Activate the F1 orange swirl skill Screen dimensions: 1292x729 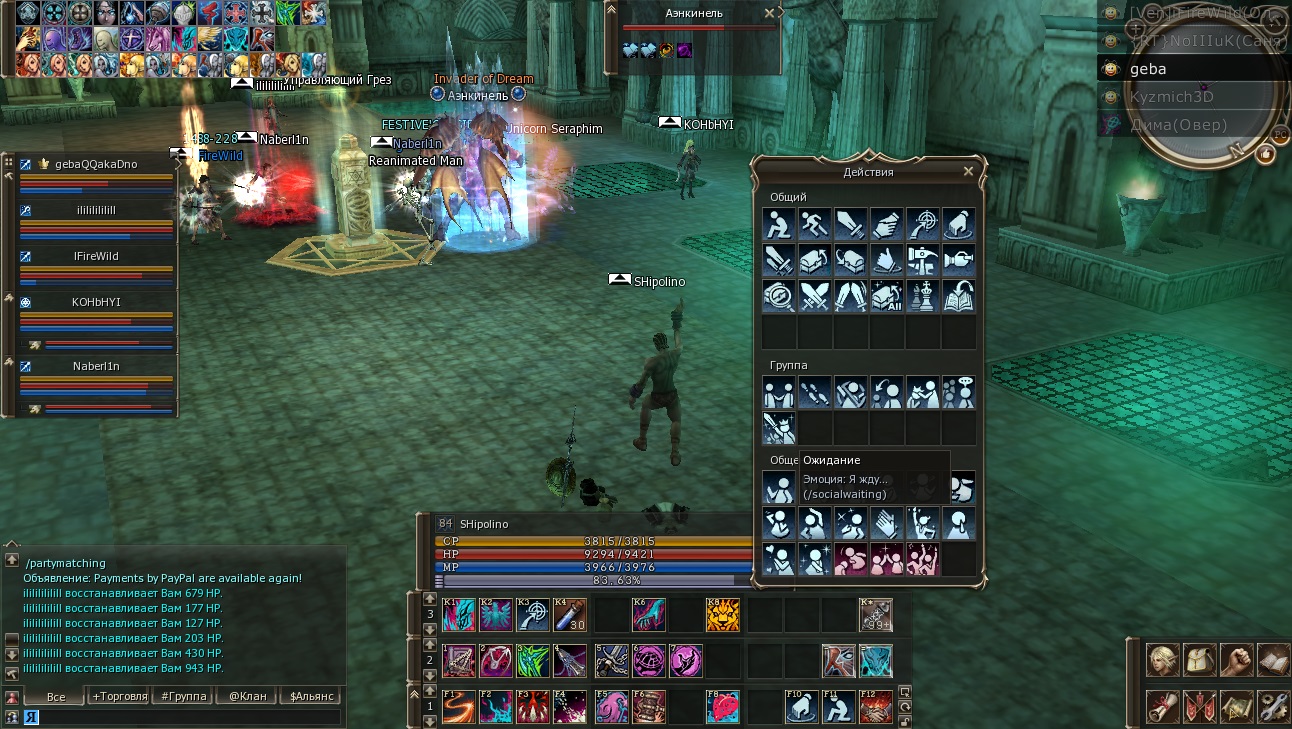coord(459,706)
